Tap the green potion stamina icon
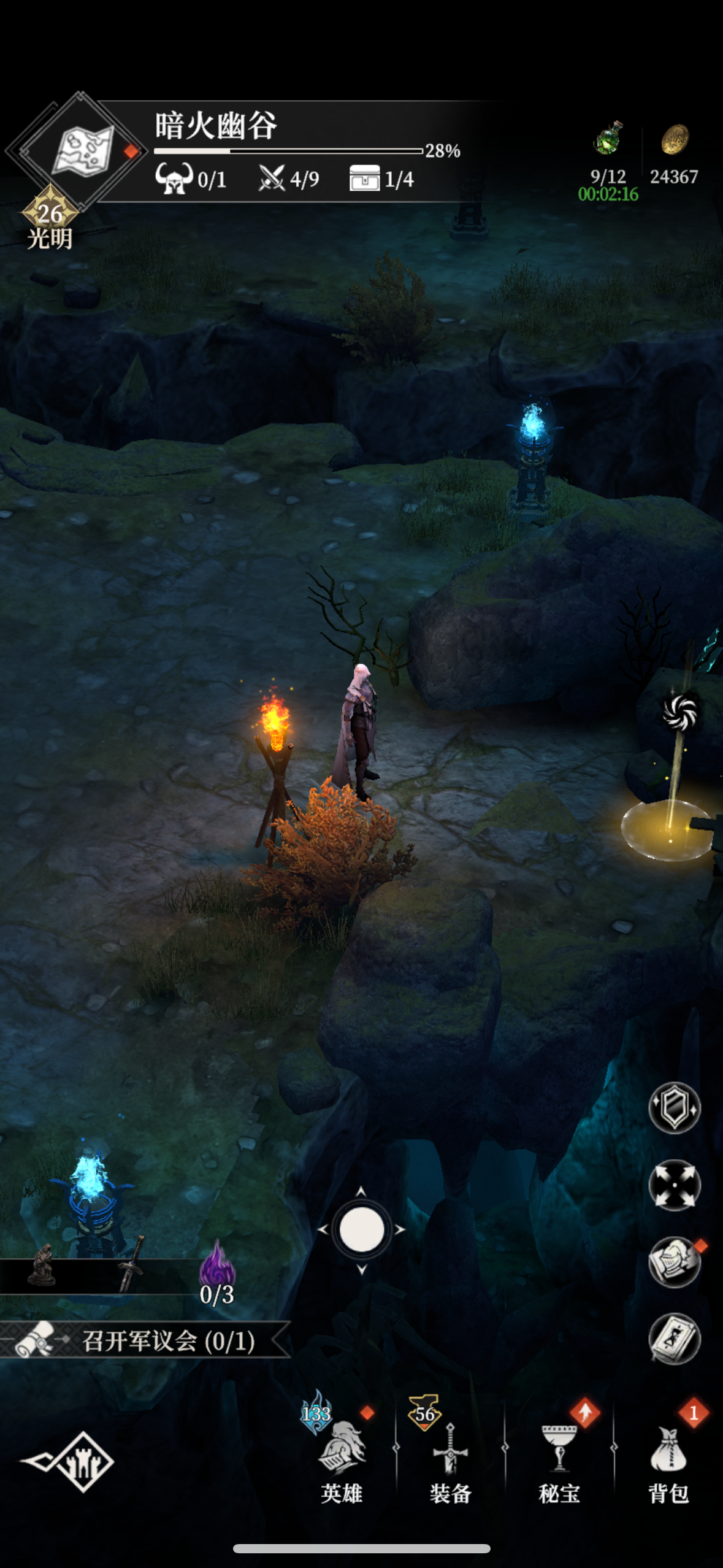The width and height of the screenshot is (723, 1568). tap(608, 139)
